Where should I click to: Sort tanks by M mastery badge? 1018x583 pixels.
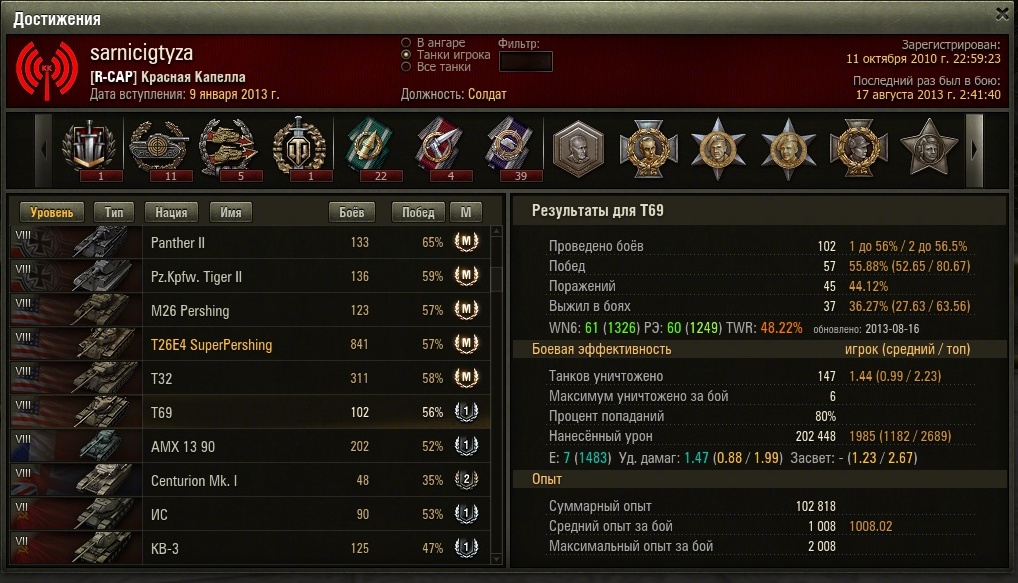pyautogui.click(x=465, y=213)
